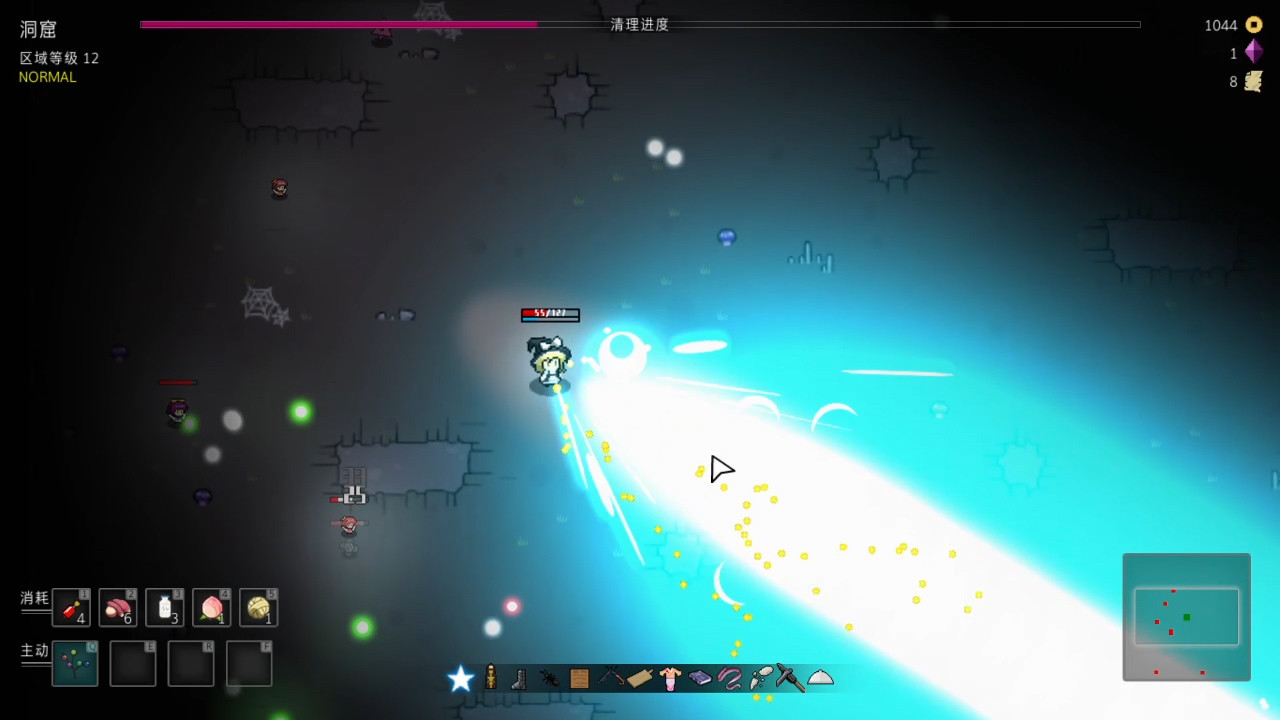Select the star icon on the hotbar
The width and height of the screenshot is (1280, 720).
point(459,679)
